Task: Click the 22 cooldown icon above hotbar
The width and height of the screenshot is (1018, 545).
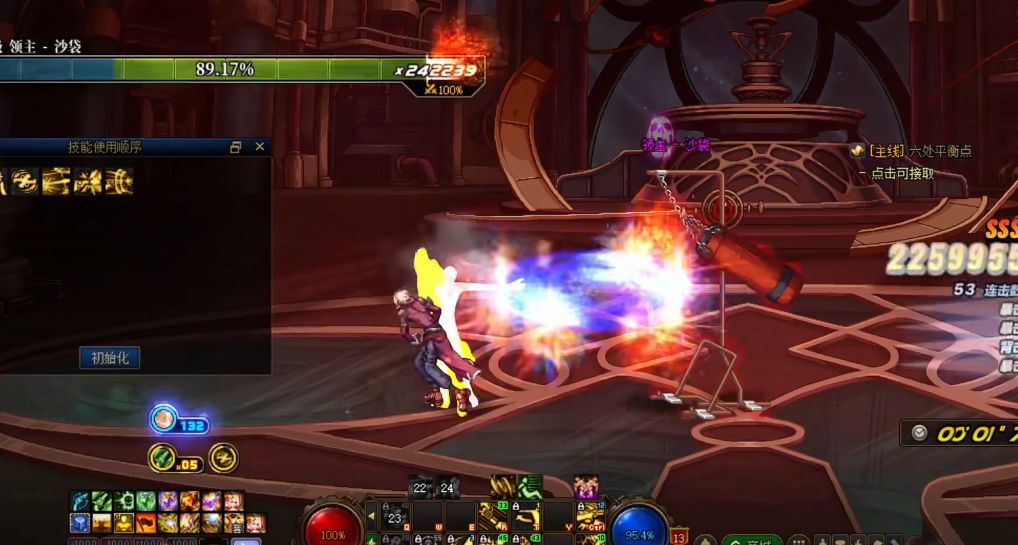Action: click(420, 488)
